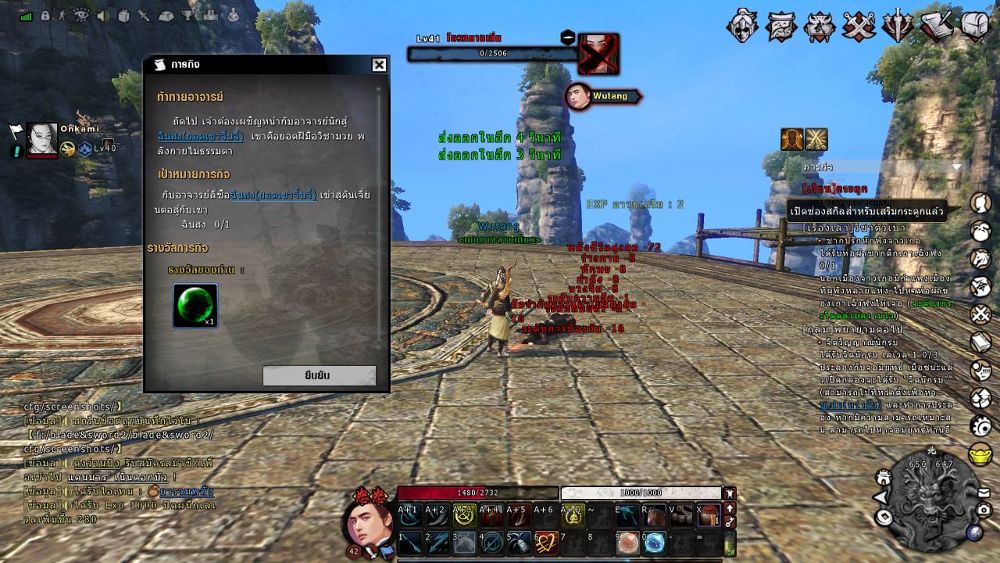Screen dimensions: 1000x563
Task: Open the horned helmet menu icon
Action: (819, 26)
